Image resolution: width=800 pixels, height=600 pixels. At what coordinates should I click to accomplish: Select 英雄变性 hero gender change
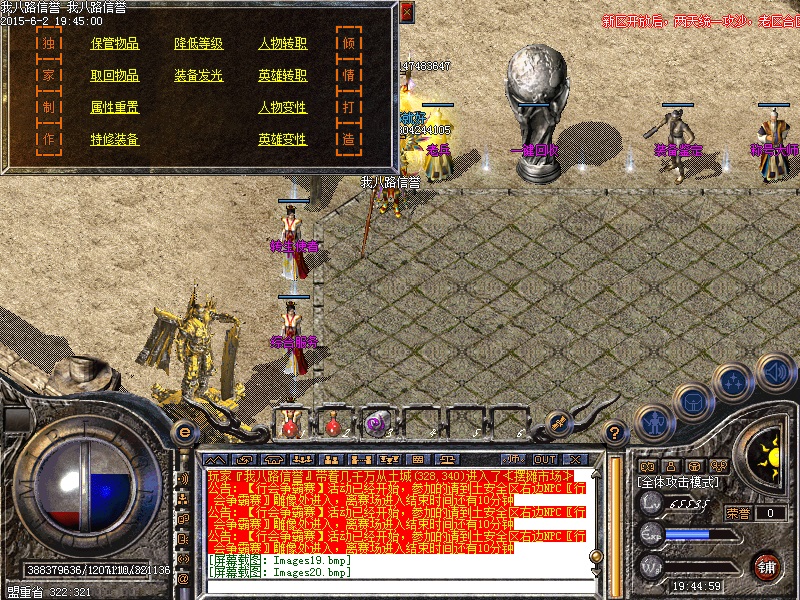(x=283, y=140)
